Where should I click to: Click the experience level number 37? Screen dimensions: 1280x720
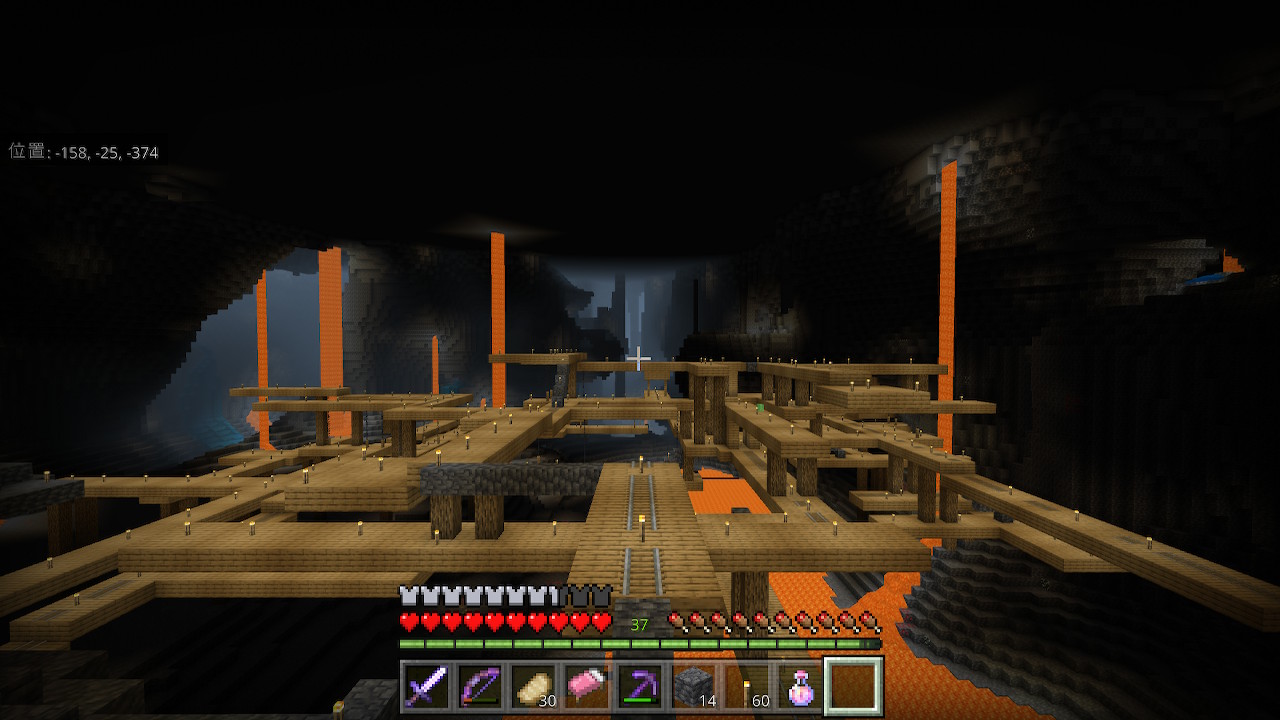[x=639, y=623]
